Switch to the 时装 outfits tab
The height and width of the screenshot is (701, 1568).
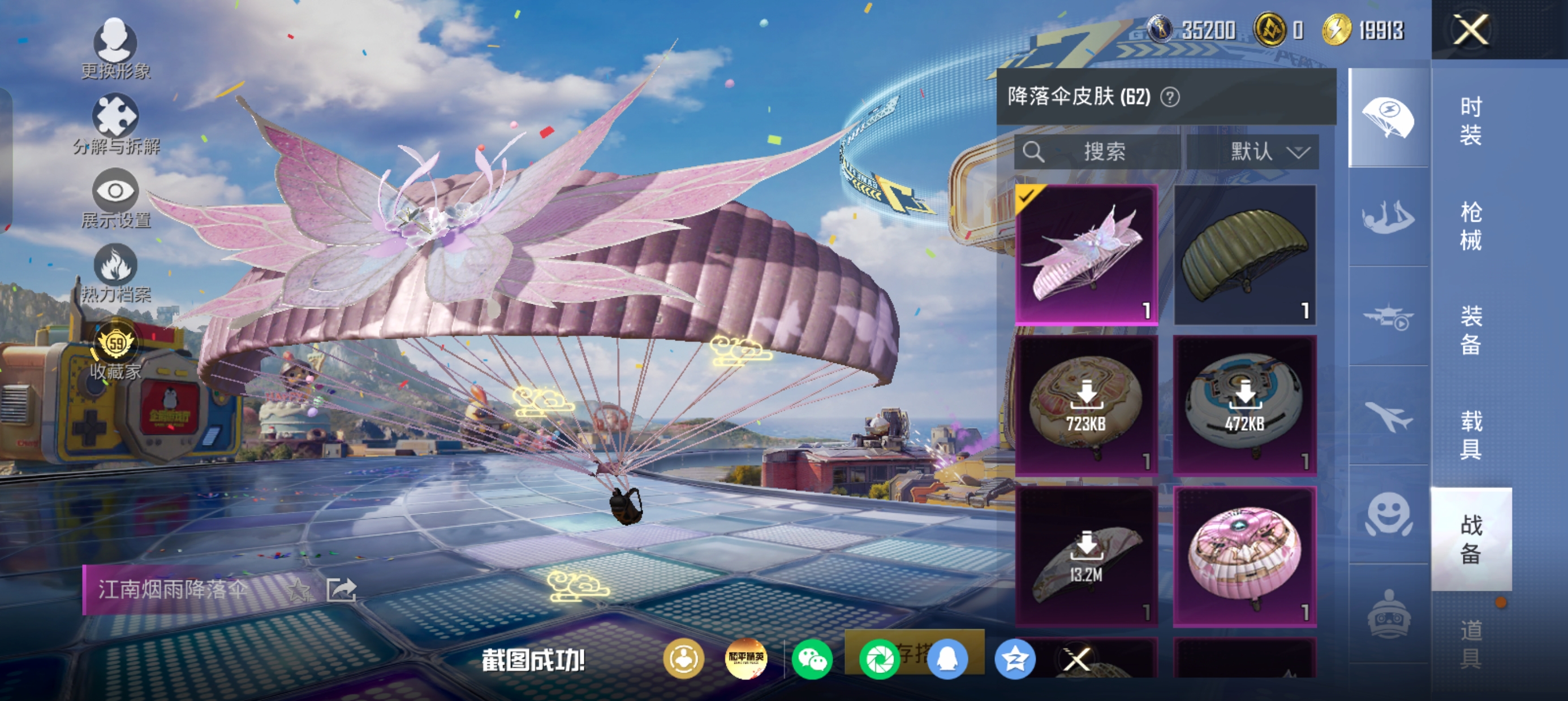pyautogui.click(x=1471, y=121)
